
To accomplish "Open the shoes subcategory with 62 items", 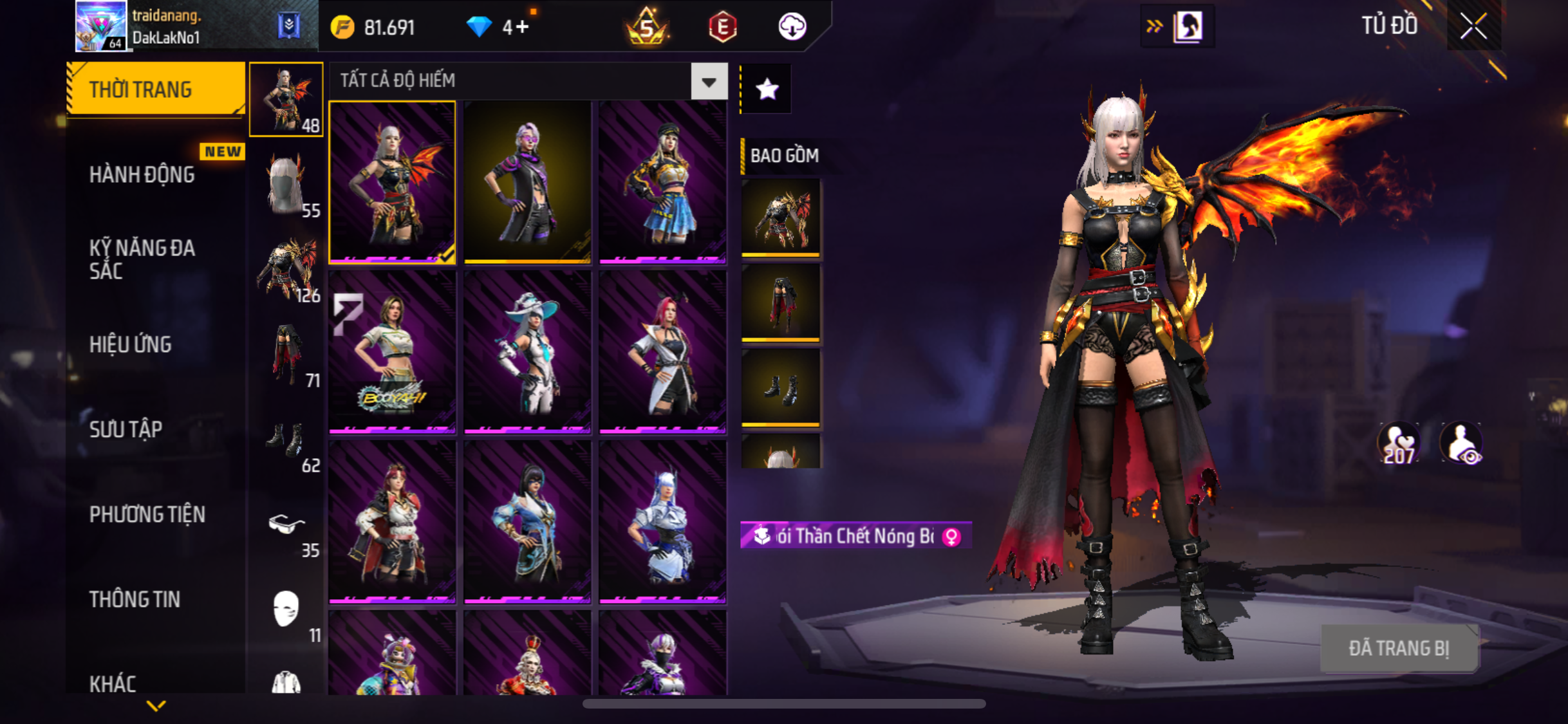I will (286, 441).
